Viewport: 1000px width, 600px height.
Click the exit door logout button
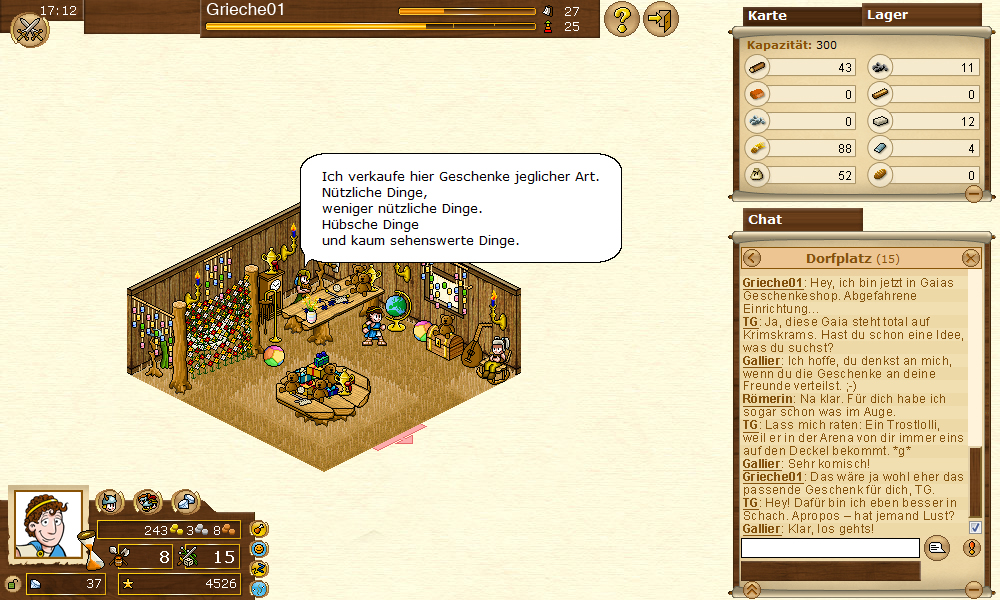(660, 19)
